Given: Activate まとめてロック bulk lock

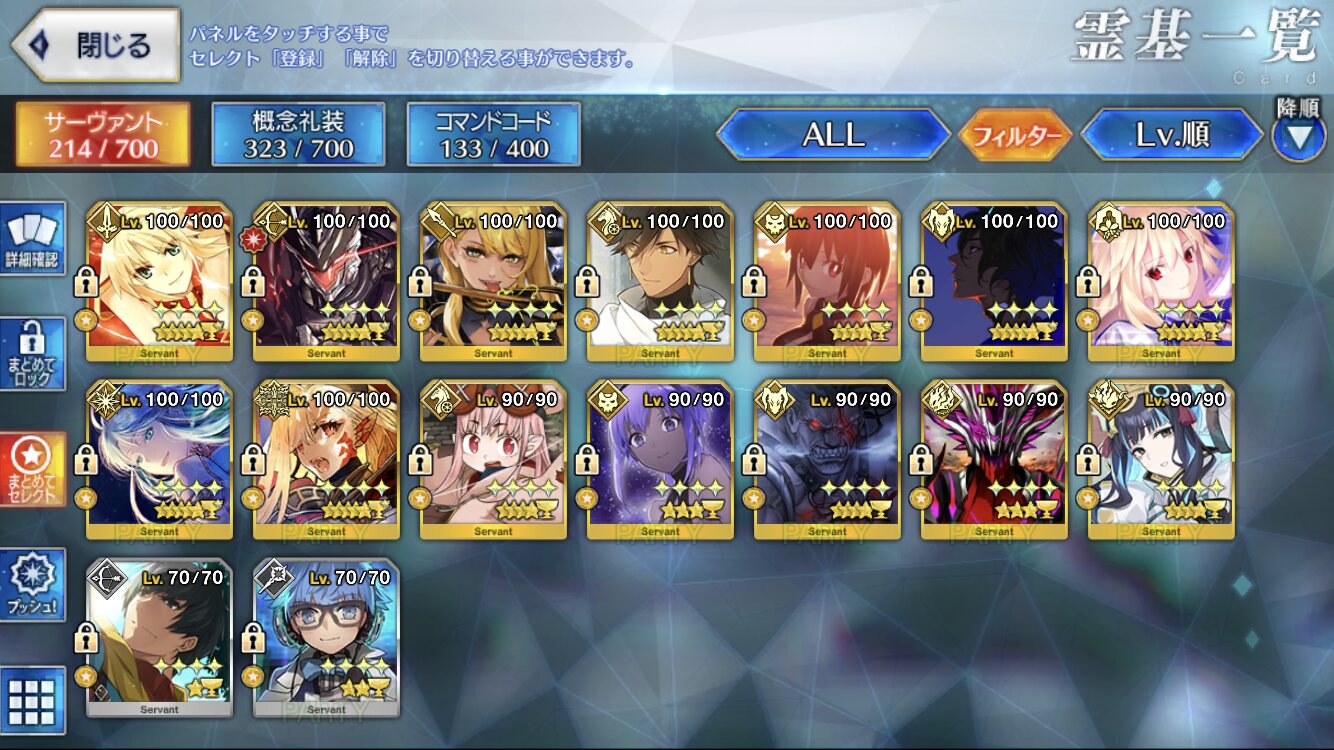Looking at the screenshot, I should tap(33, 354).
